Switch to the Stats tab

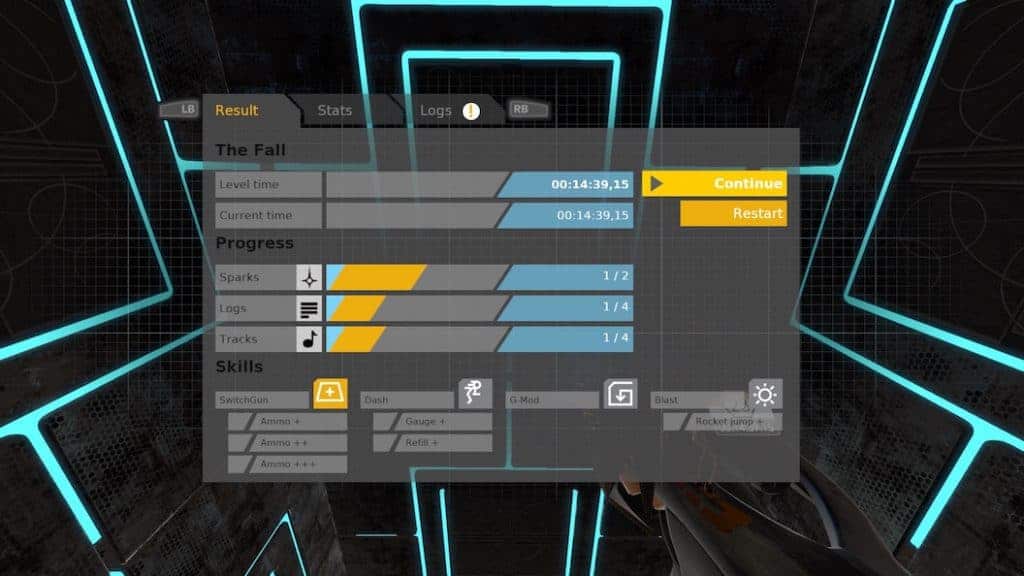pyautogui.click(x=335, y=110)
